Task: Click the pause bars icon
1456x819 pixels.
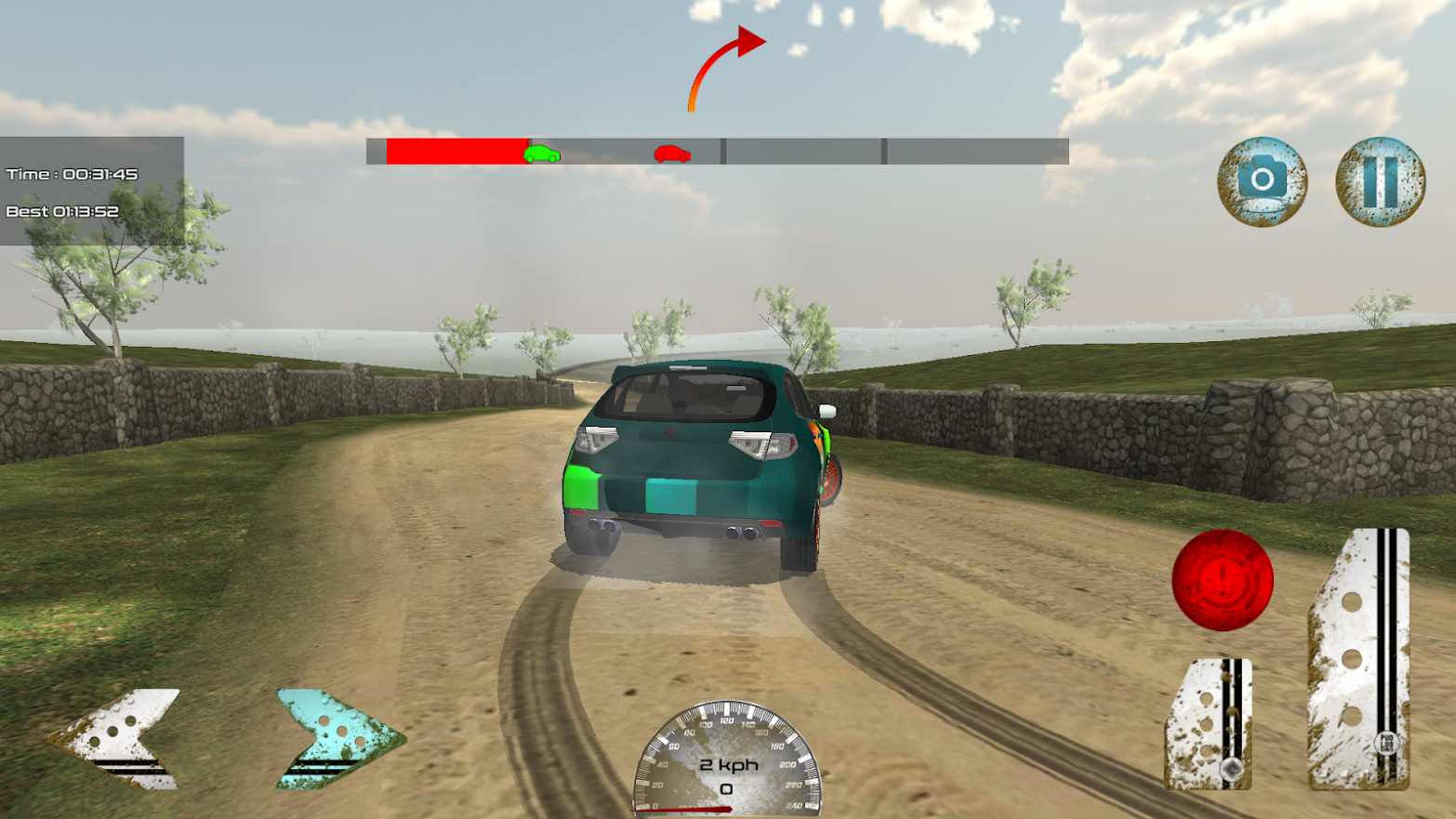Action: pyautogui.click(x=1381, y=182)
